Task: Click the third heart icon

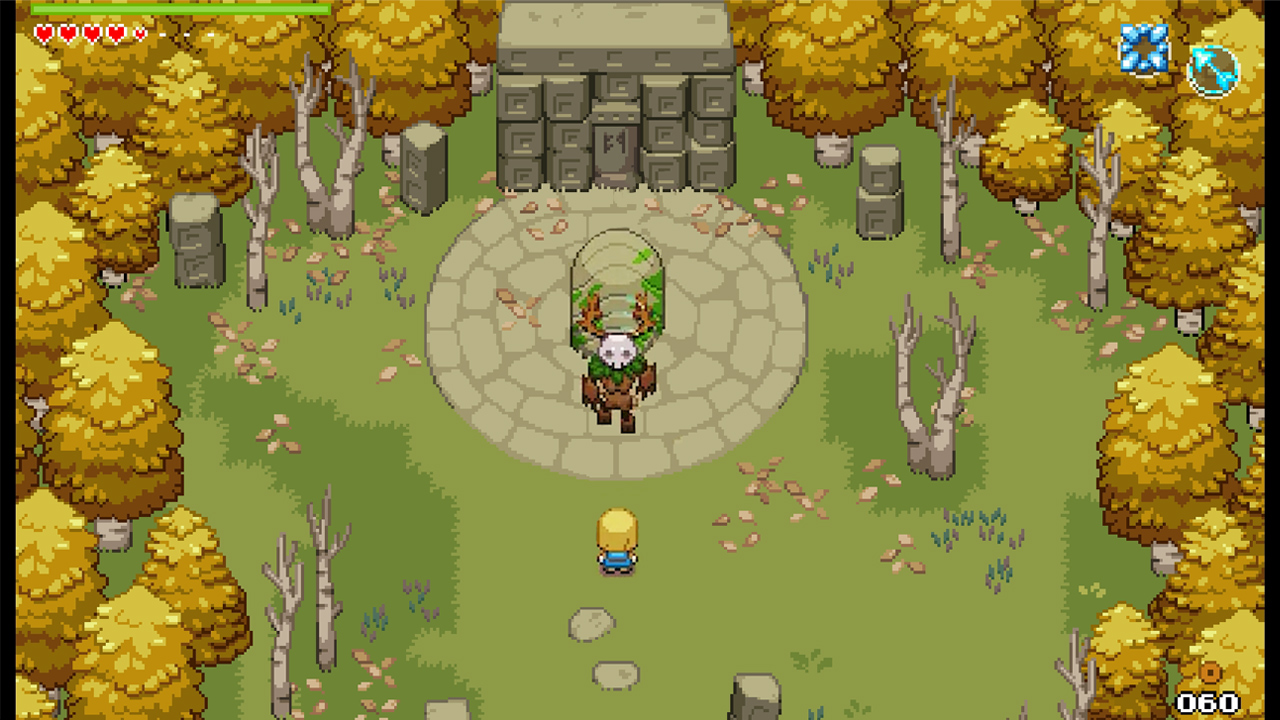Action: [x=92, y=33]
